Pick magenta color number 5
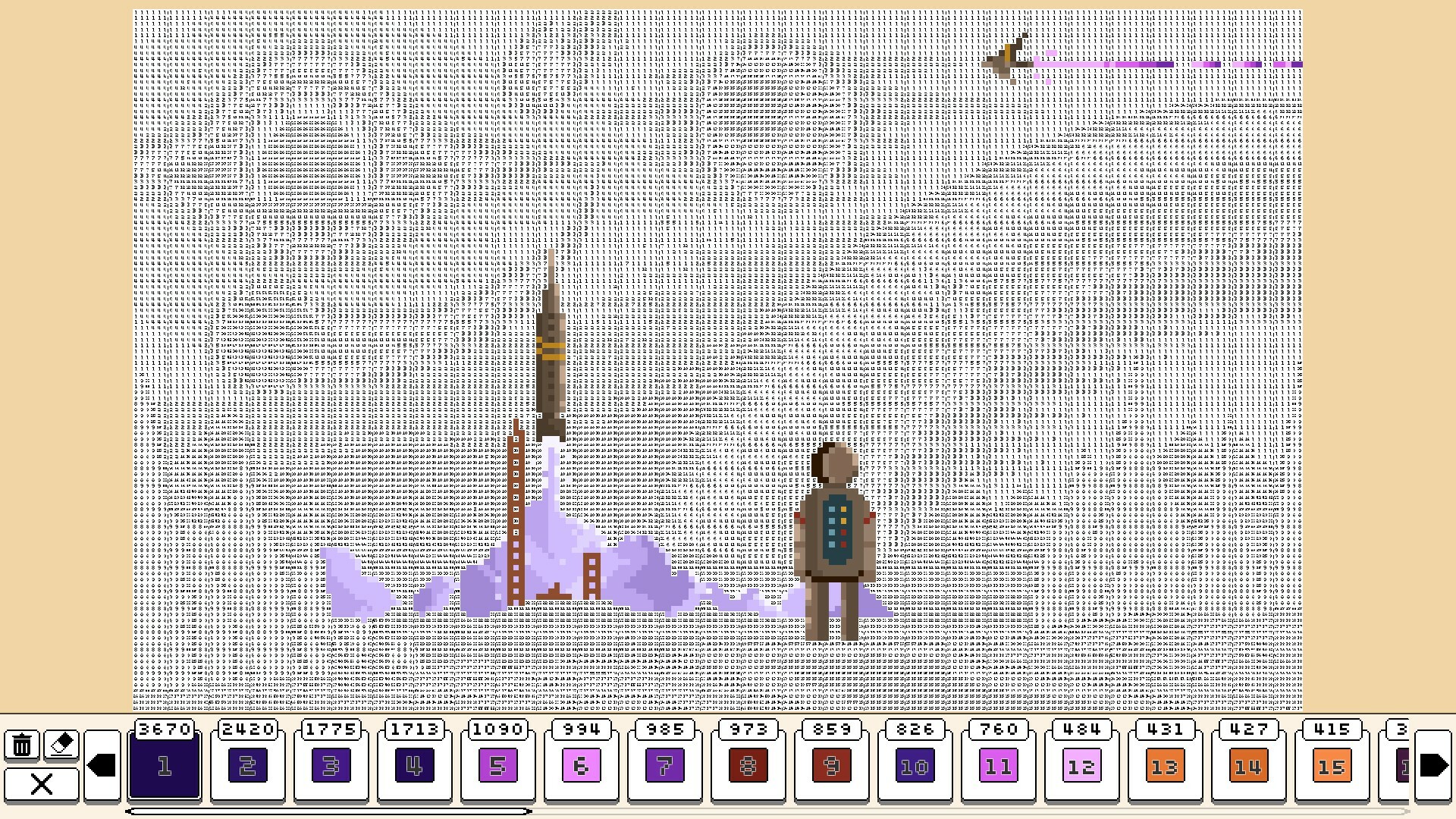The image size is (1456, 819). tap(497, 764)
